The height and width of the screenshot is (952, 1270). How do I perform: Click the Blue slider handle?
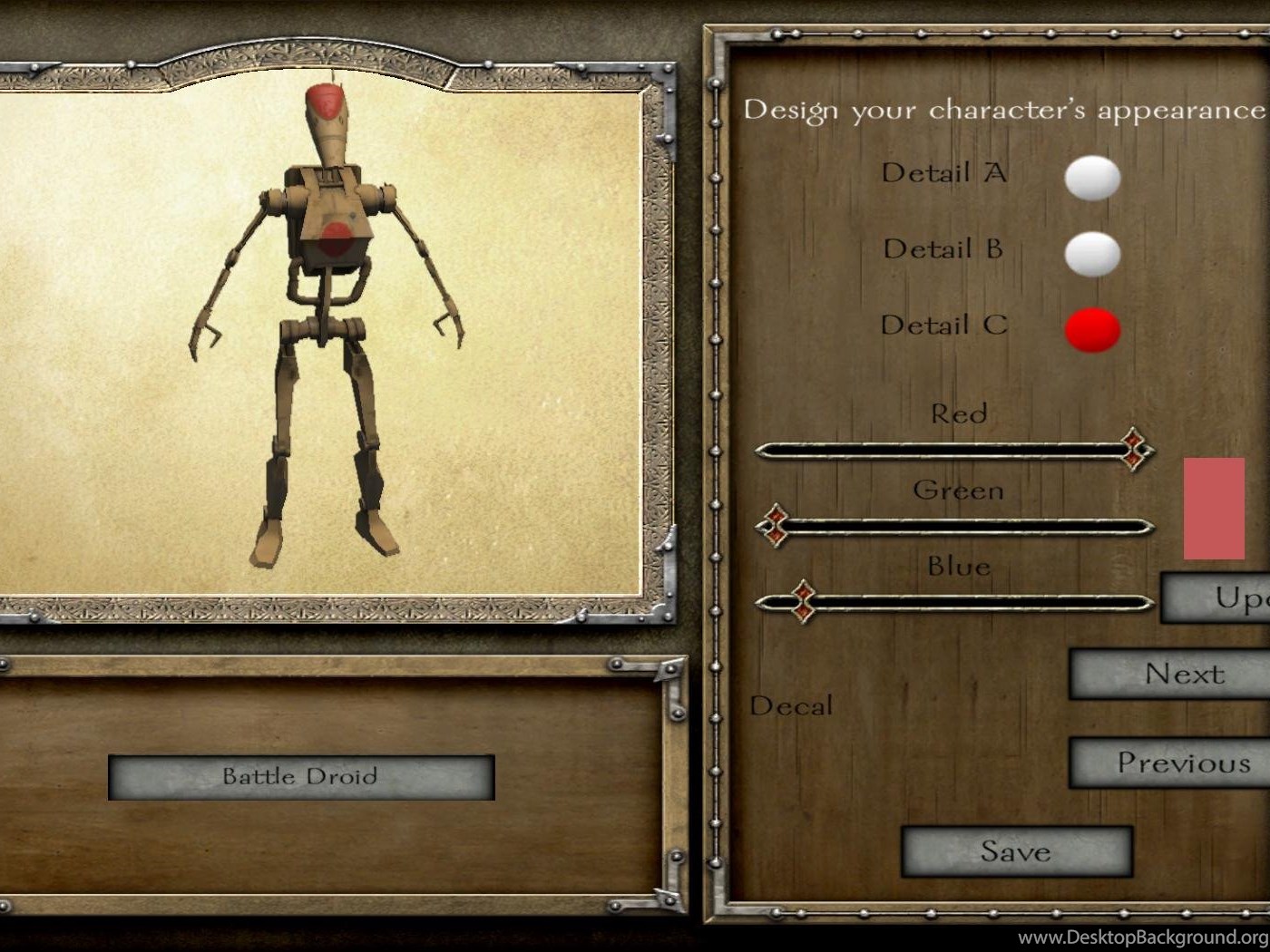(x=803, y=601)
